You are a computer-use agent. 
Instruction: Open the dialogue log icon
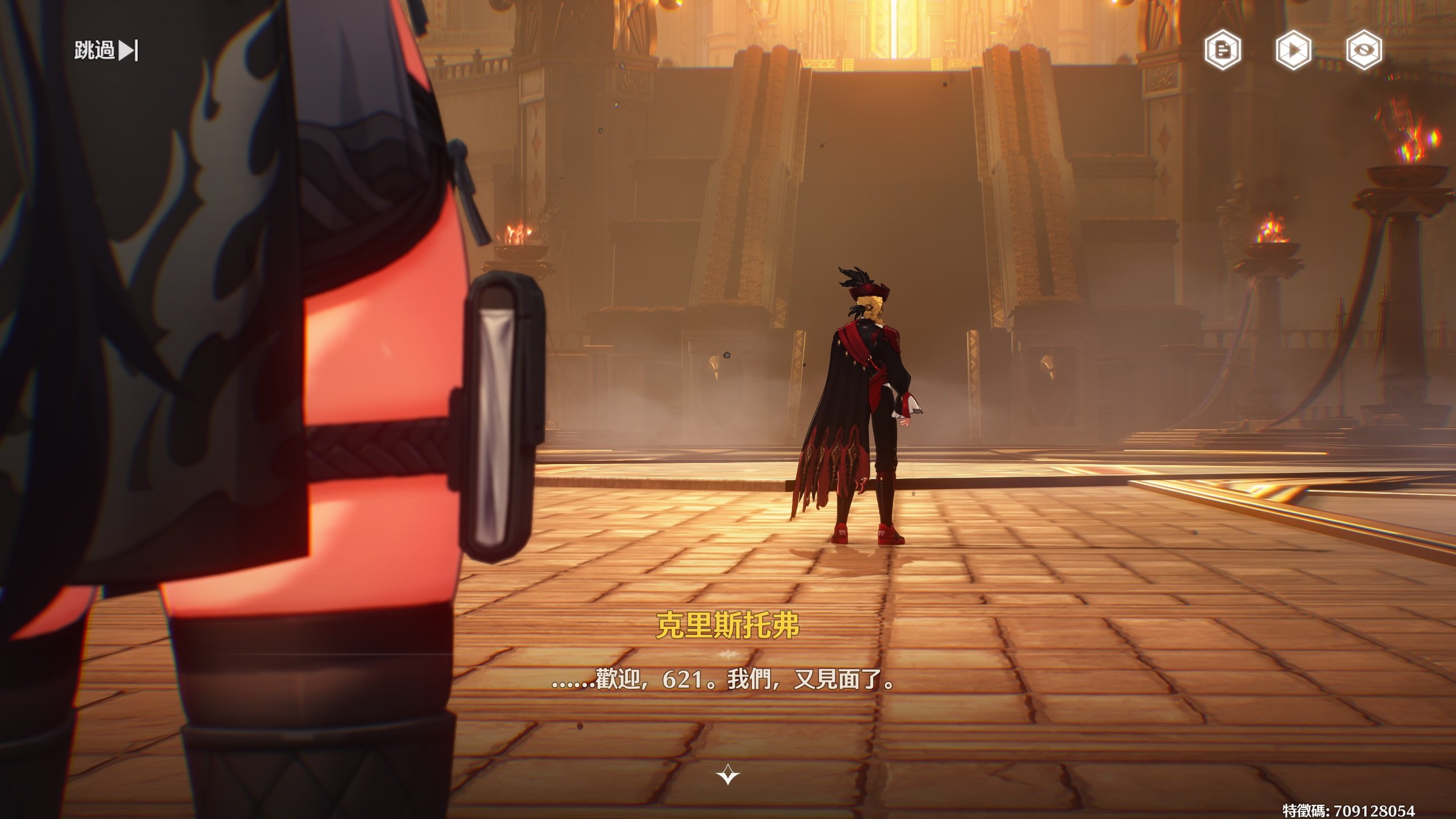pyautogui.click(x=1222, y=51)
